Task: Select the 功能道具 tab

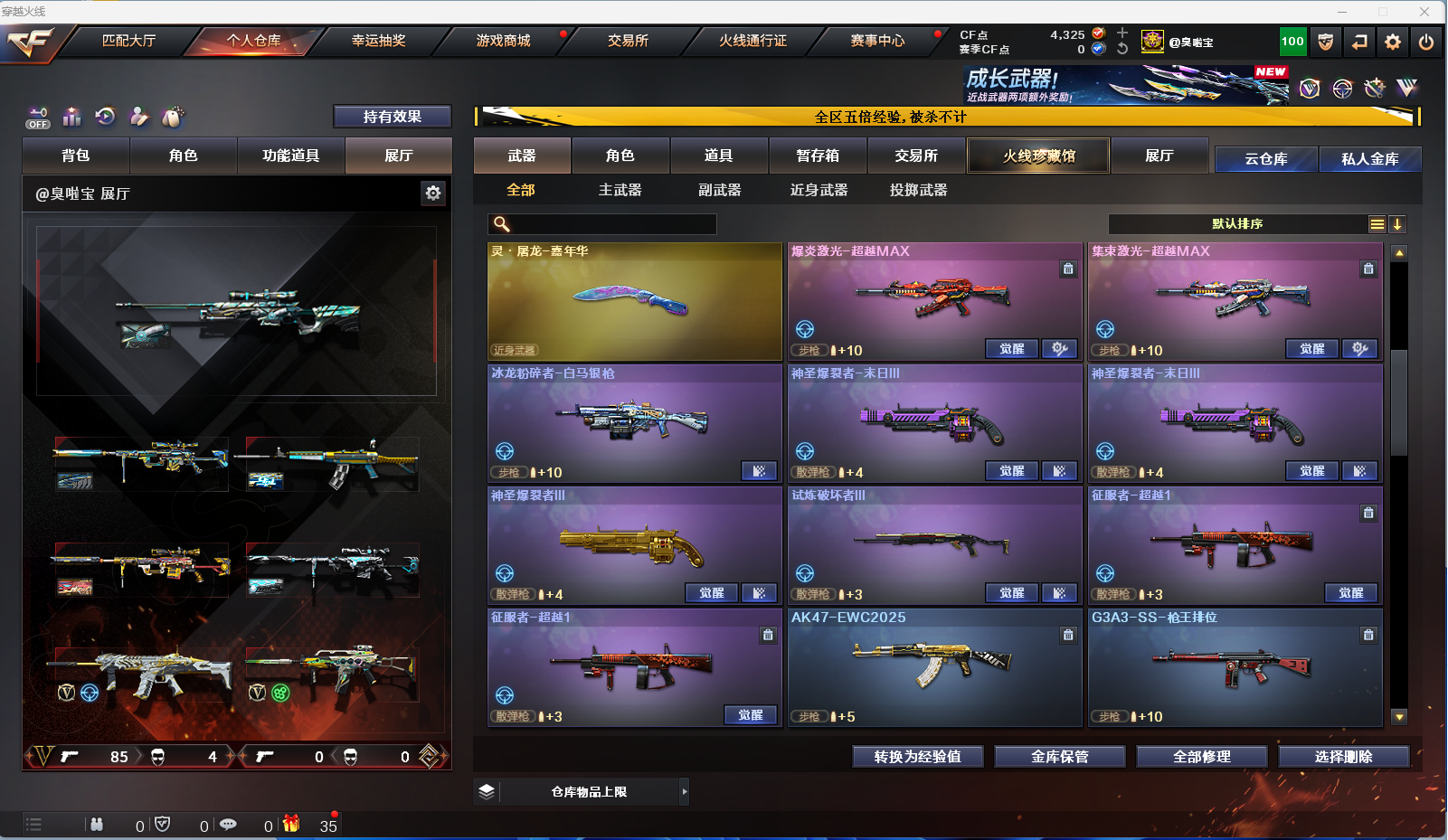Action: [290, 156]
